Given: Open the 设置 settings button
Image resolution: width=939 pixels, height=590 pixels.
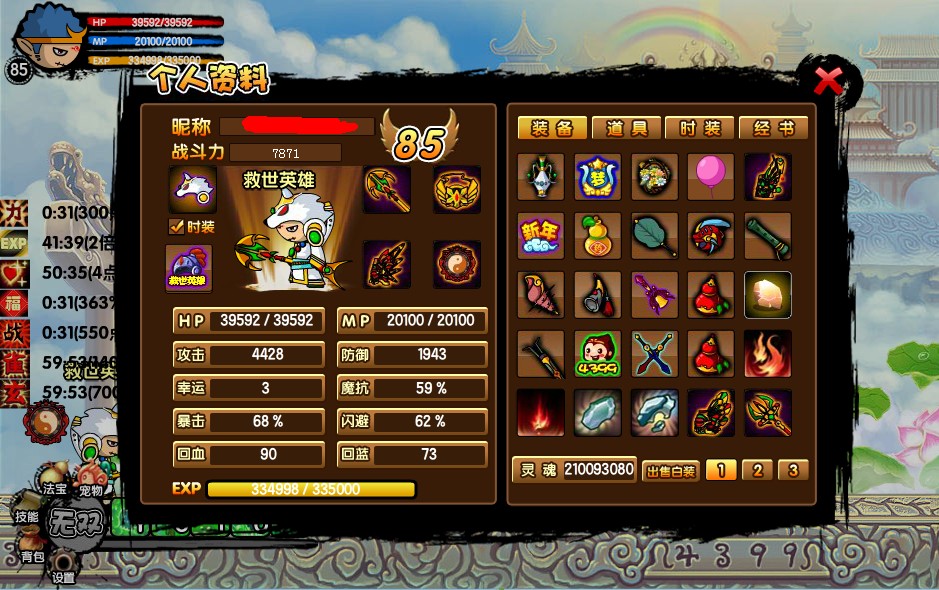Looking at the screenshot, I should 64,577.
